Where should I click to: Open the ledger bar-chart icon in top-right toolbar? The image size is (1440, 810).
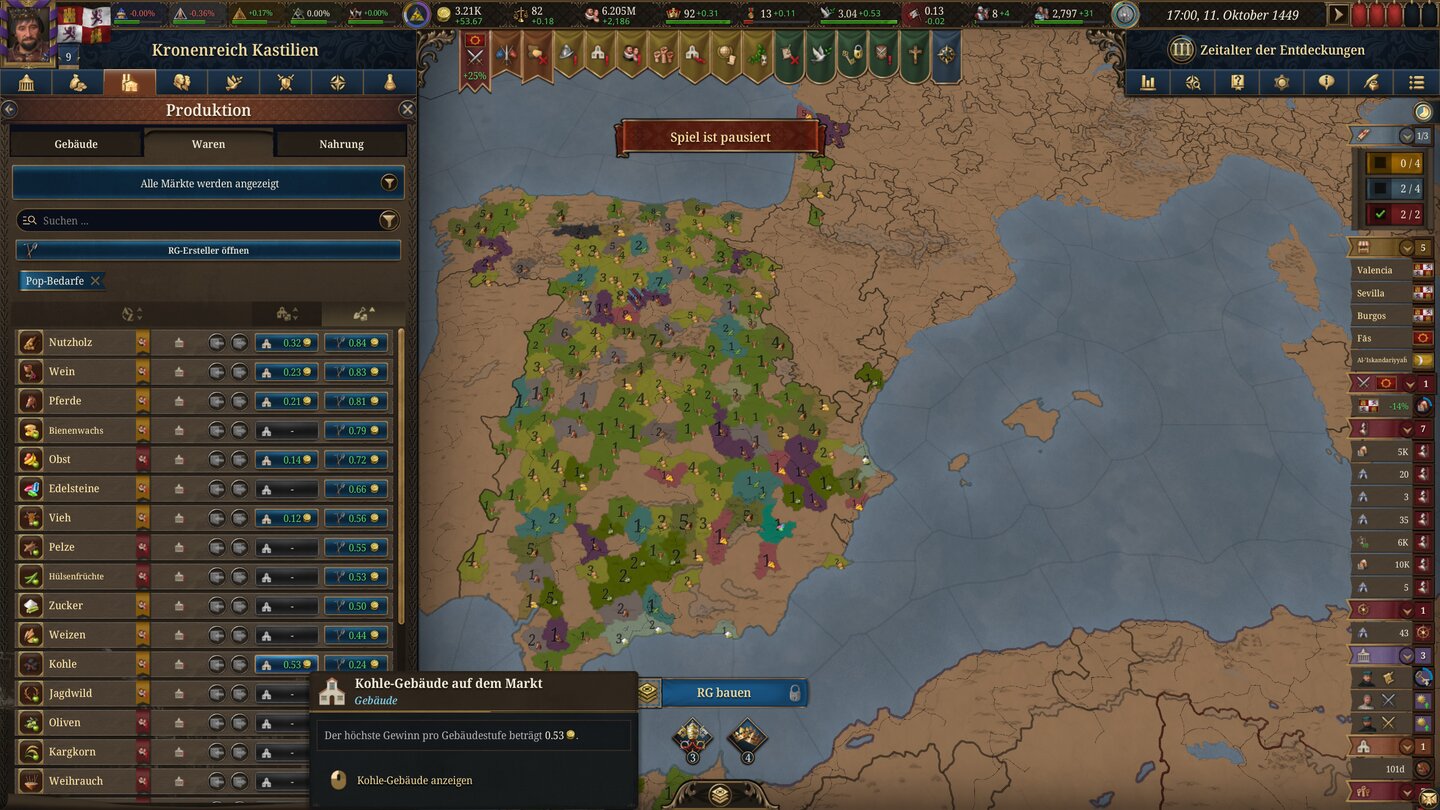[x=1147, y=83]
